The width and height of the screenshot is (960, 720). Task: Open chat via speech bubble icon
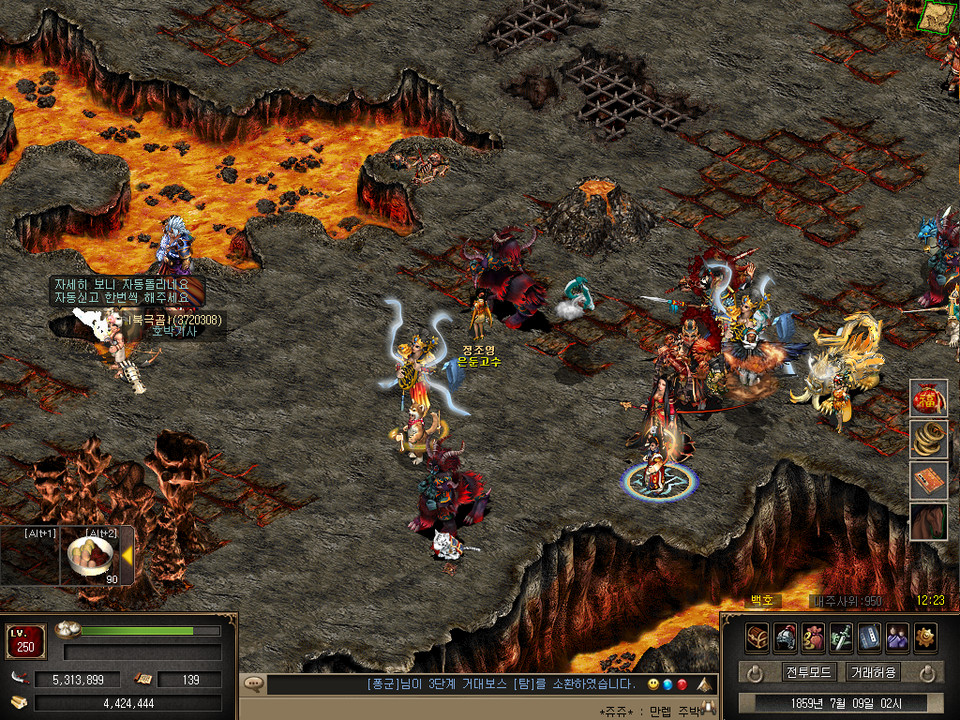[253, 684]
